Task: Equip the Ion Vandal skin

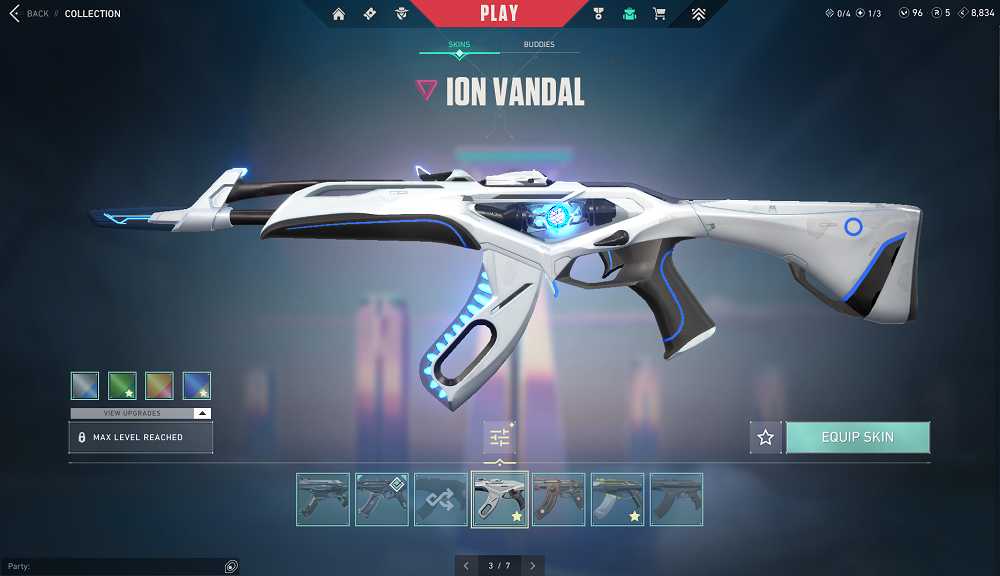Action: [857, 437]
